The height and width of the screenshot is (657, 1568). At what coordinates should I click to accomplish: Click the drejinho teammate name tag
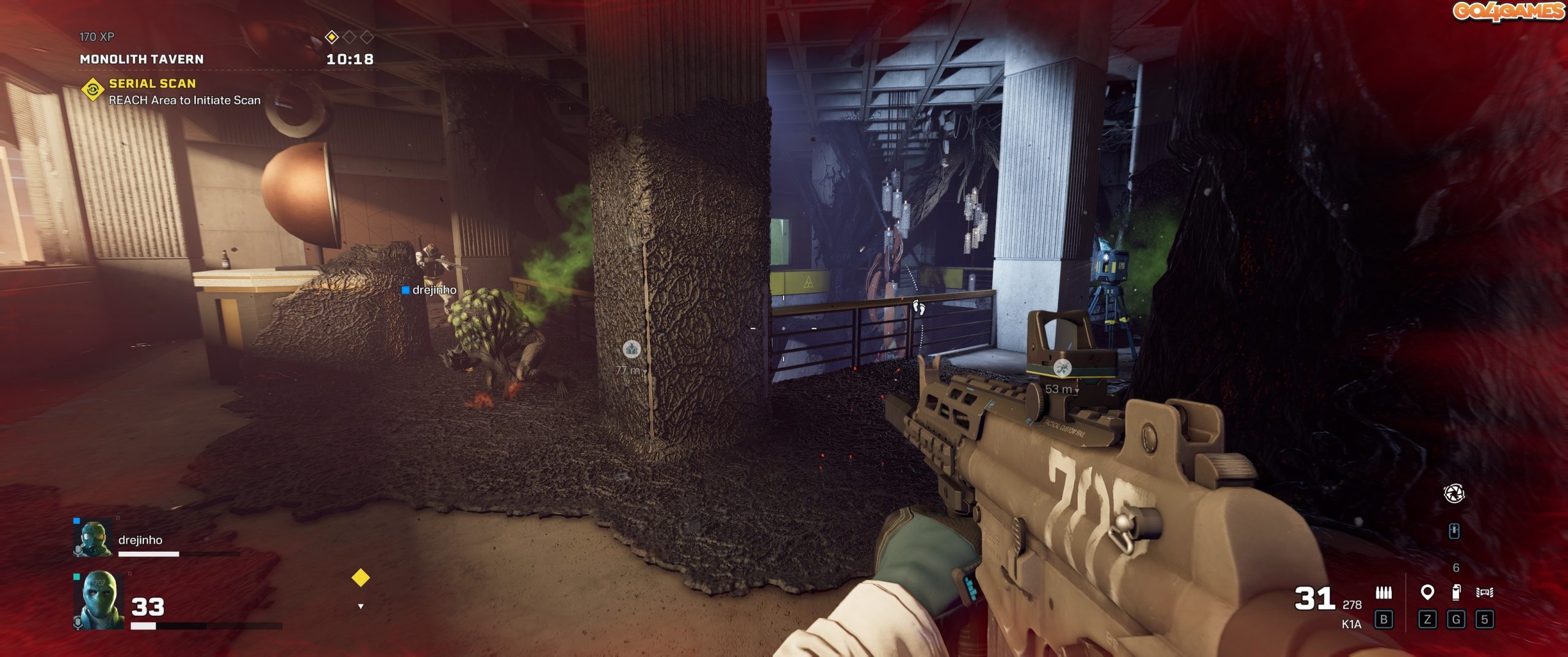point(429,290)
